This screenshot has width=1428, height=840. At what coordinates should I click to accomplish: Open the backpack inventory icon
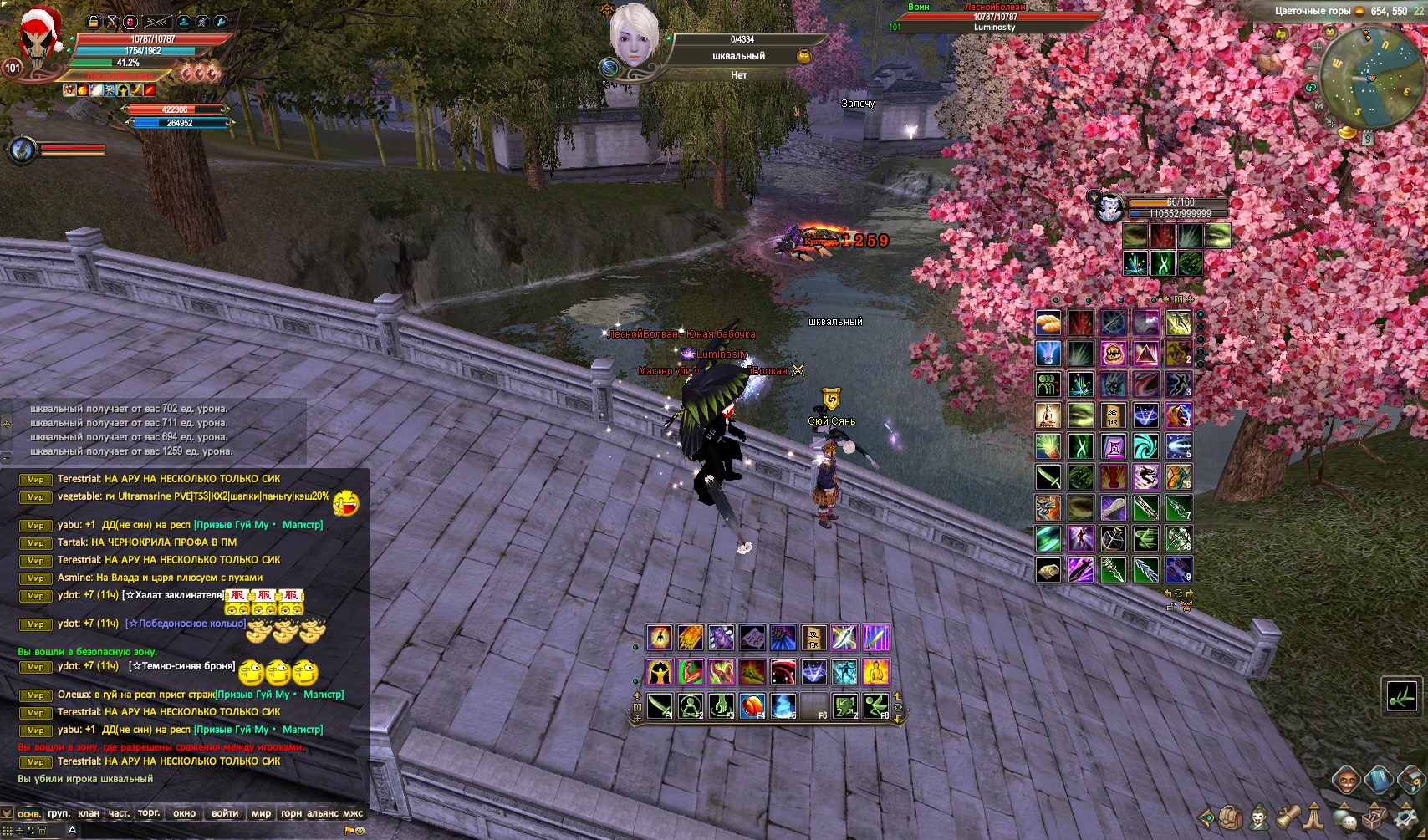(1232, 817)
